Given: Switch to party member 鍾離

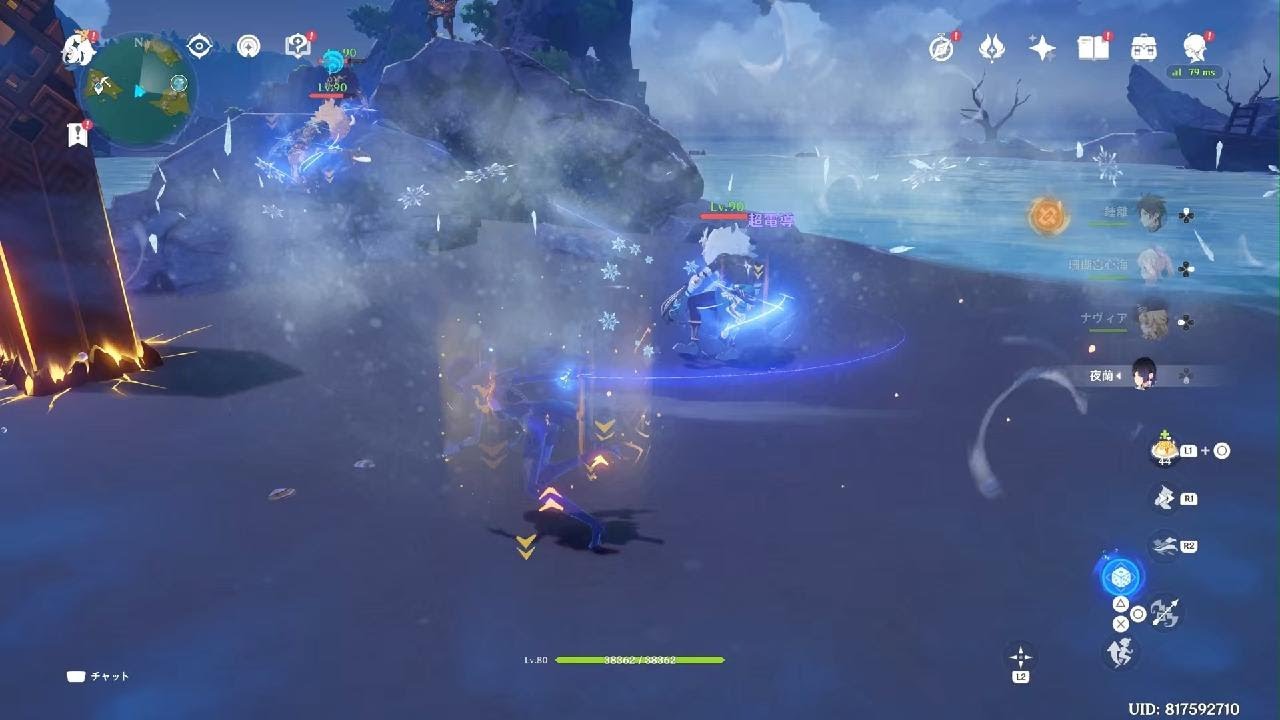Looking at the screenshot, I should coord(1152,214).
